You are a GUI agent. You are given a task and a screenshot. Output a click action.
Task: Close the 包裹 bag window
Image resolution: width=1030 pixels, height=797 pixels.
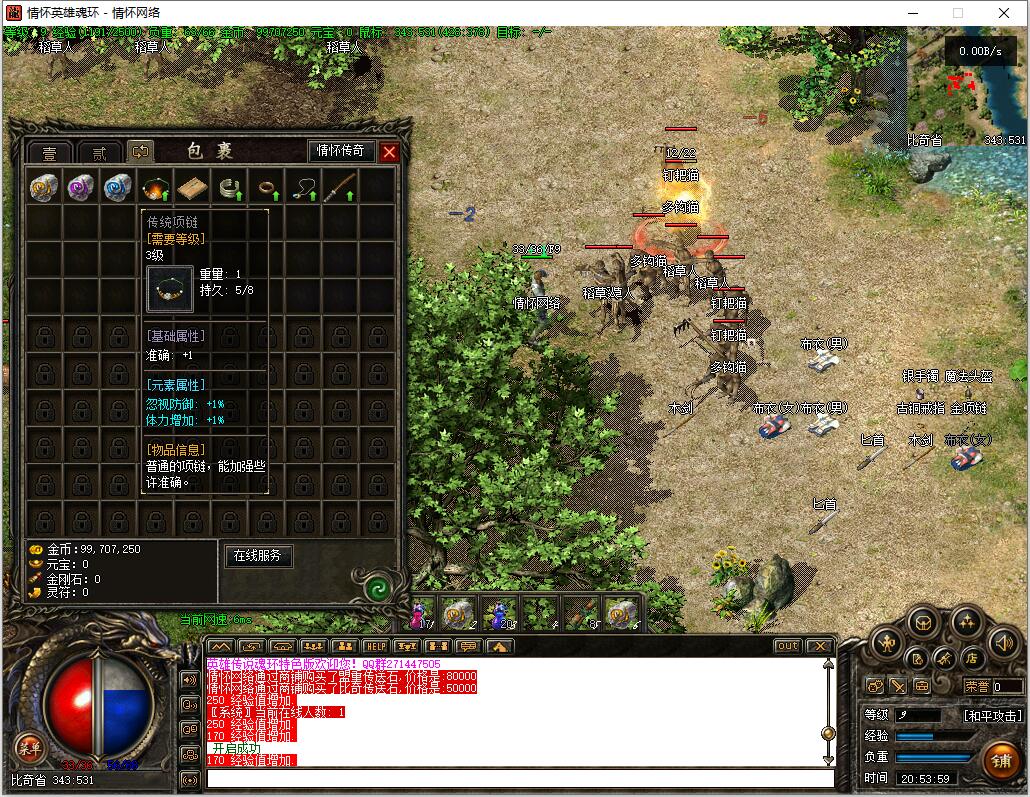coord(390,152)
